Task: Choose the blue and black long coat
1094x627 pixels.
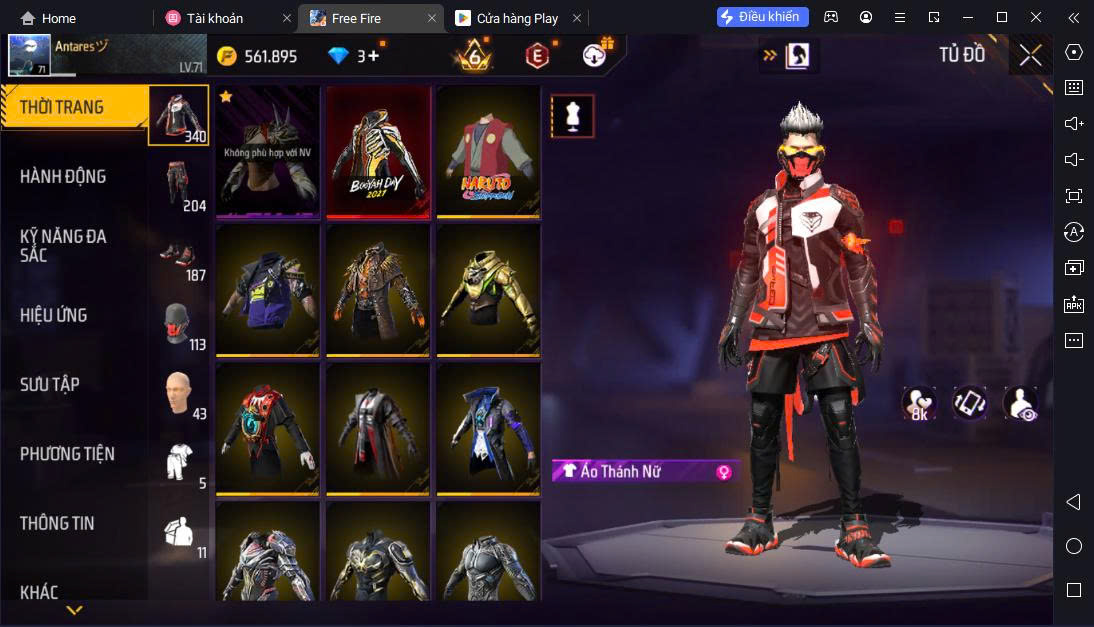Action: pyautogui.click(x=488, y=428)
